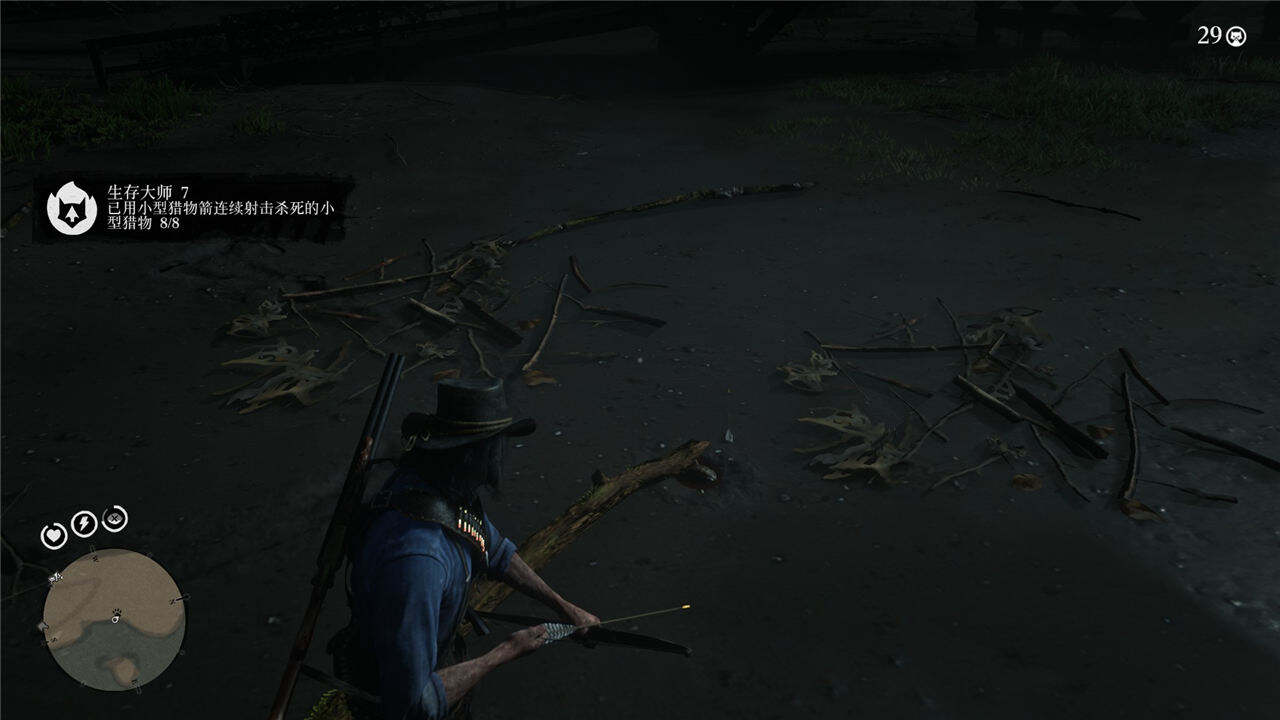Open the Survivalist 7 challenge notification

click(x=194, y=207)
